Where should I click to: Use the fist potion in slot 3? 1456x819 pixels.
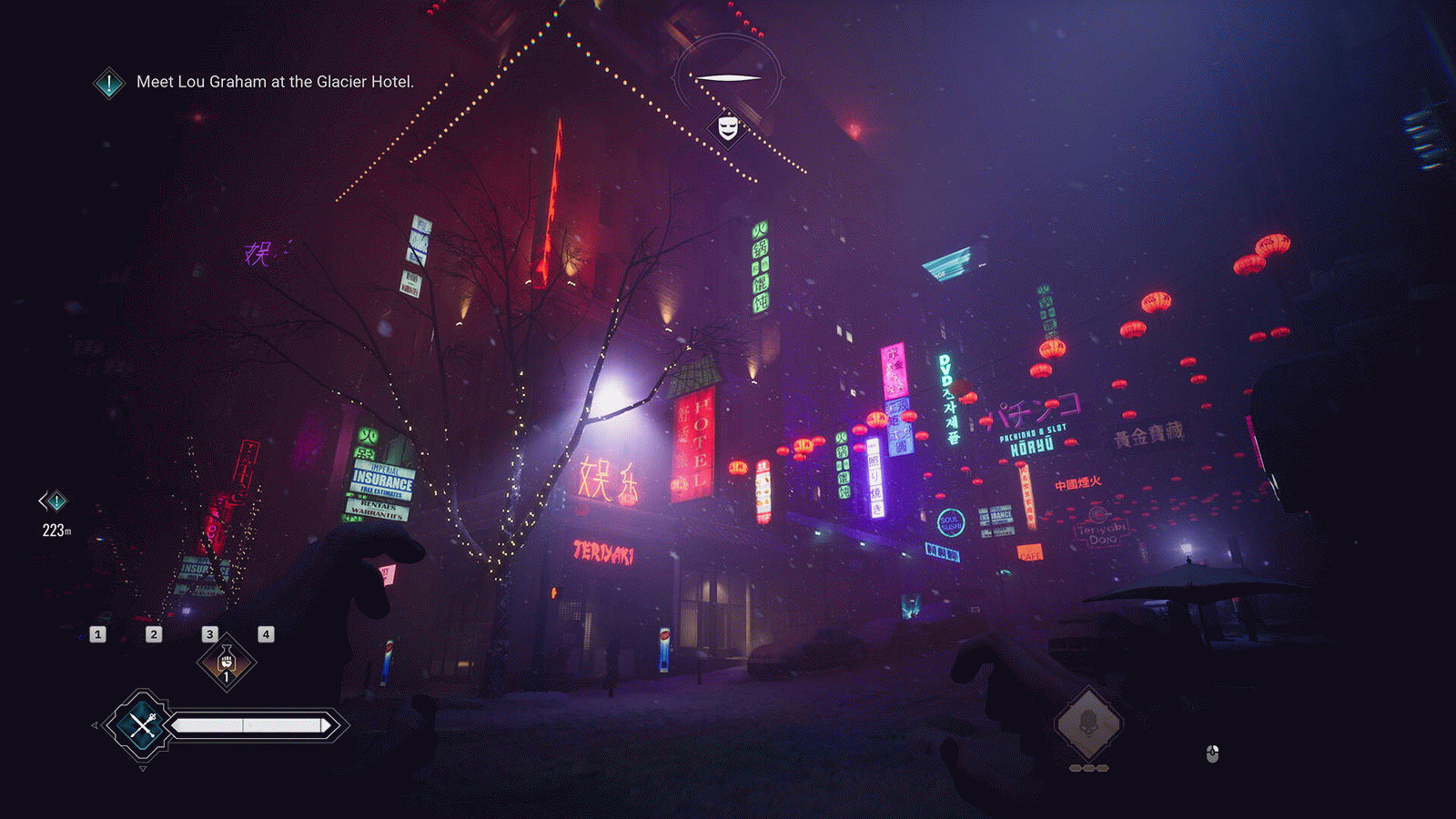click(x=227, y=662)
